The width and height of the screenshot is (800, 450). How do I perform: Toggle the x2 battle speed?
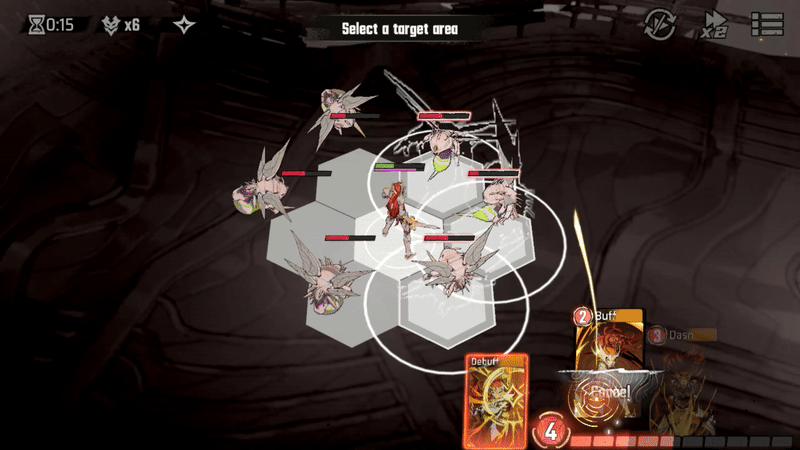tap(714, 25)
